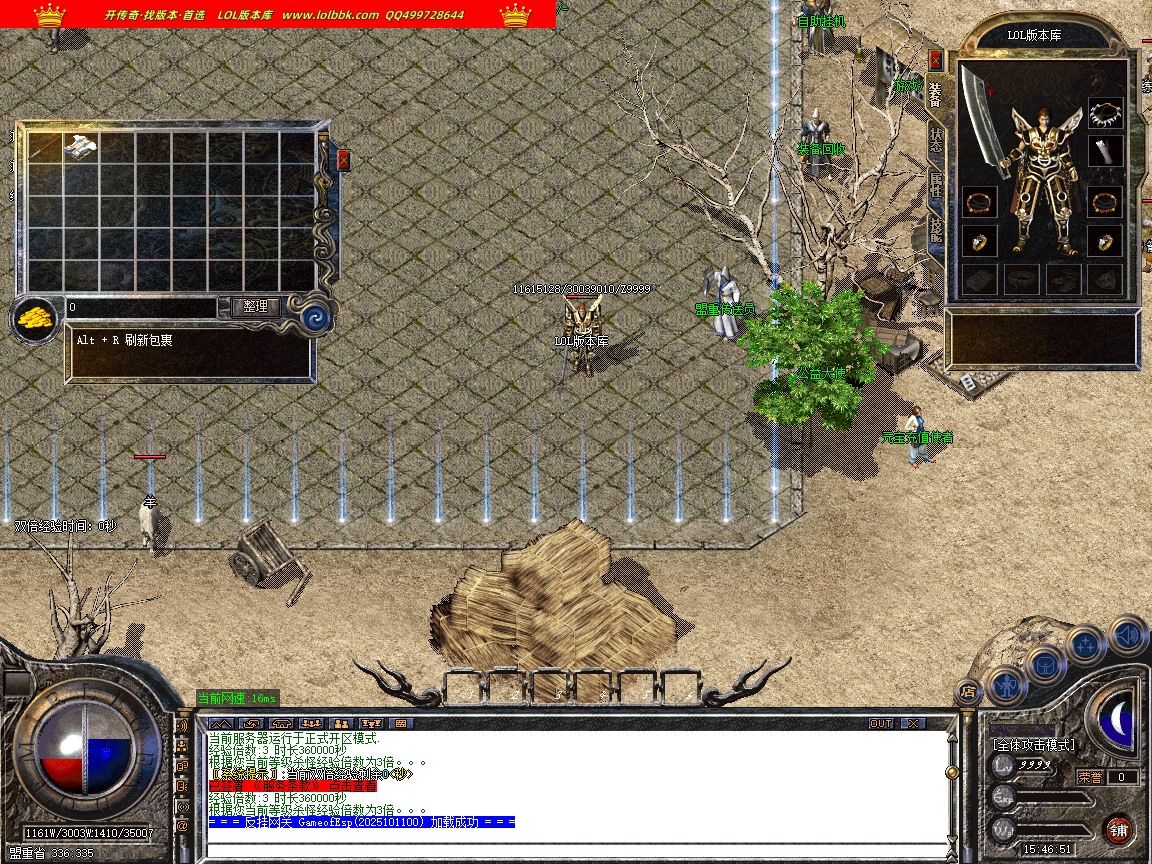Screen dimensions: 1152x864
Task: Select the equipped necklace slot
Action: (1105, 112)
